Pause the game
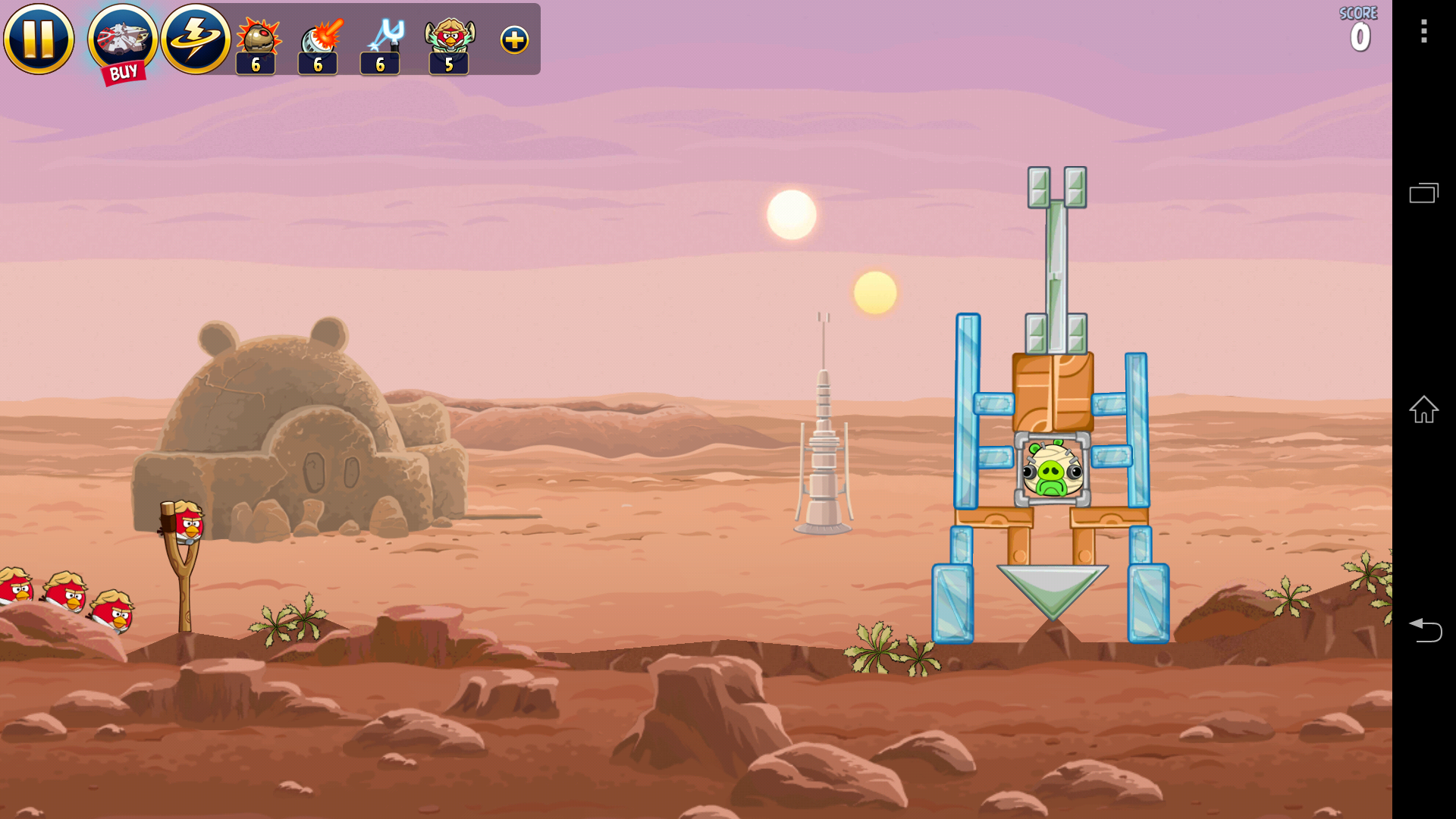 click(x=39, y=39)
